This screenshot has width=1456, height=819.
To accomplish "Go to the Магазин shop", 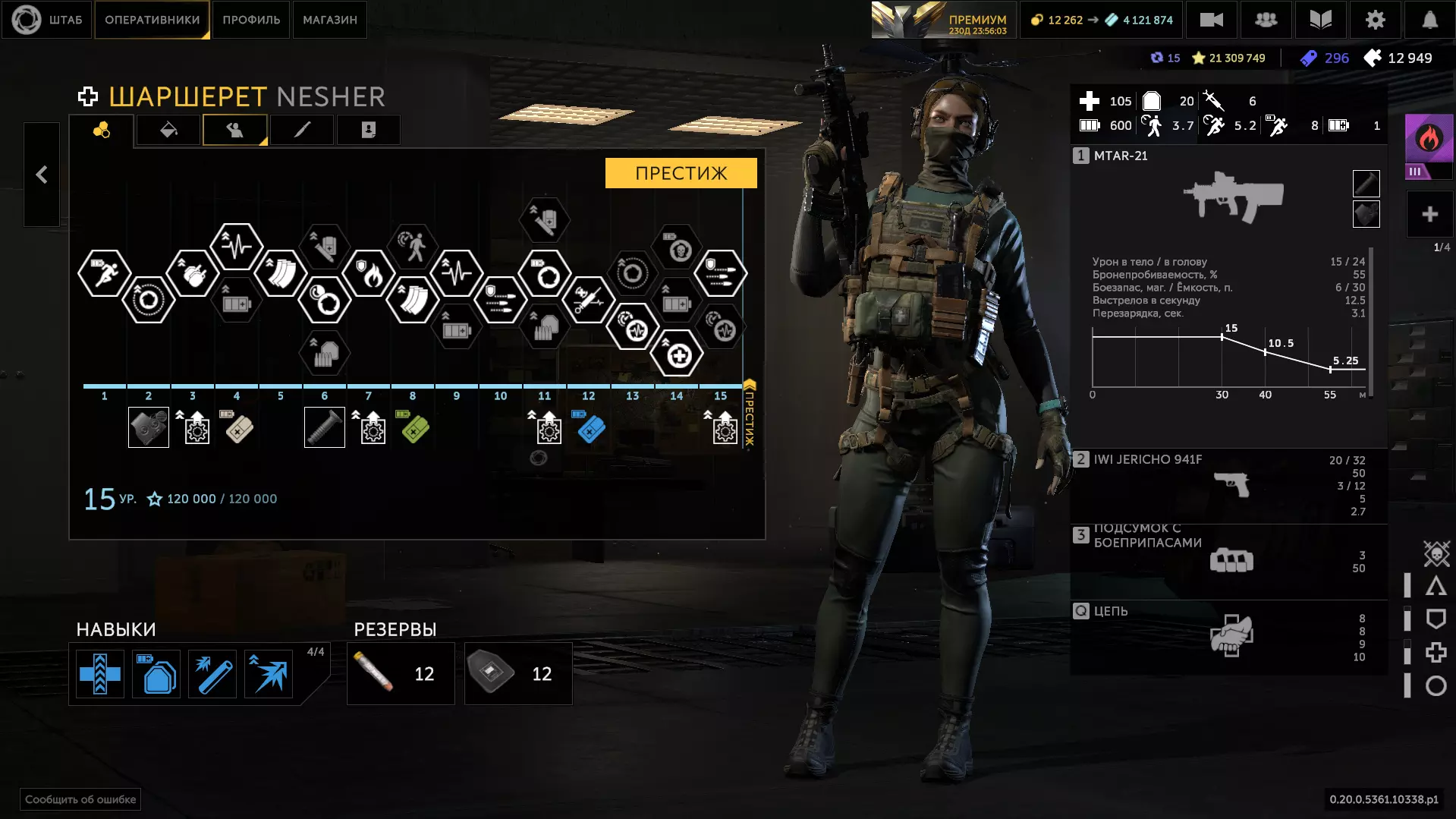I will pos(329,20).
